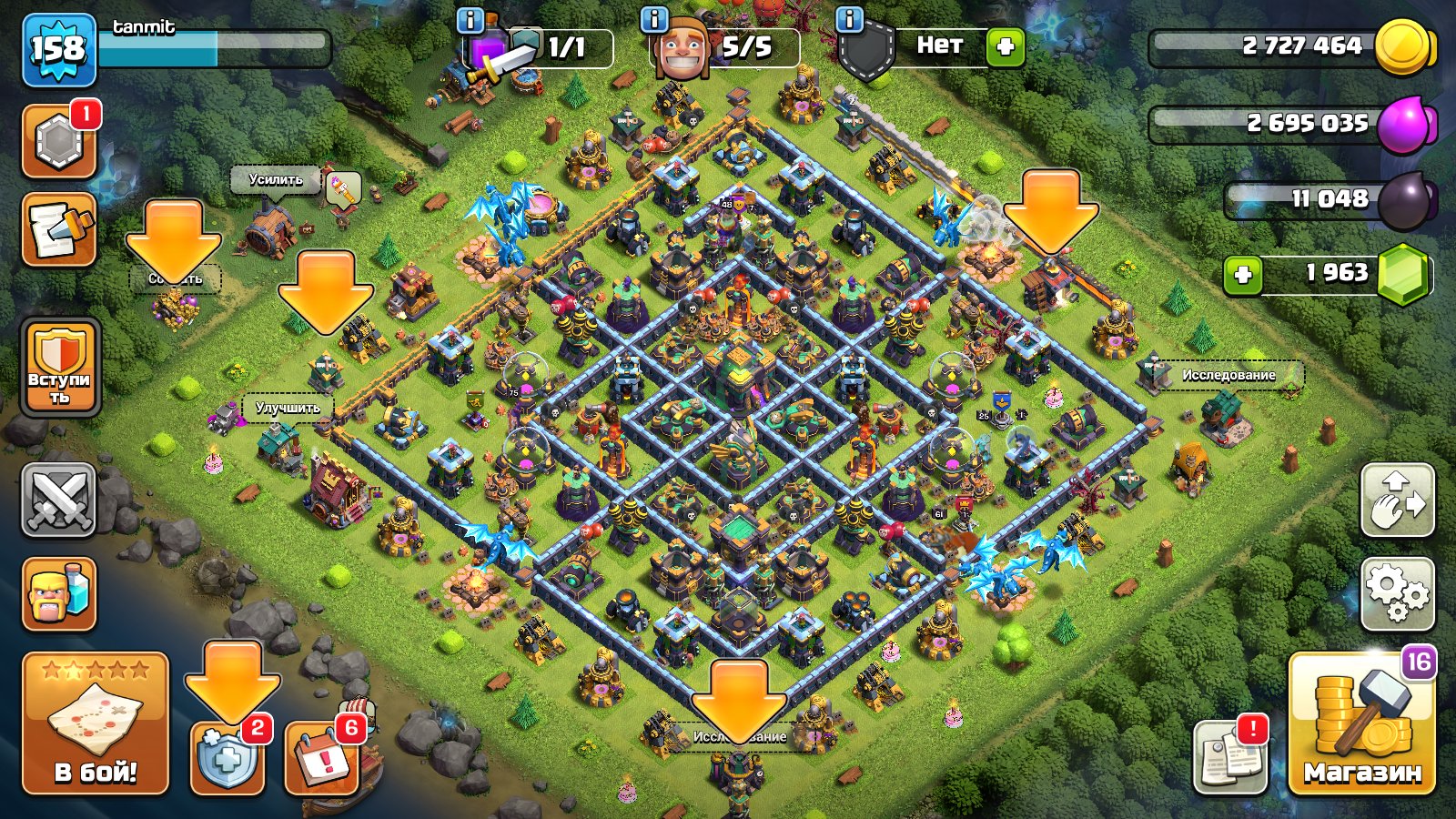Open the game settings gear icon

point(1401,591)
